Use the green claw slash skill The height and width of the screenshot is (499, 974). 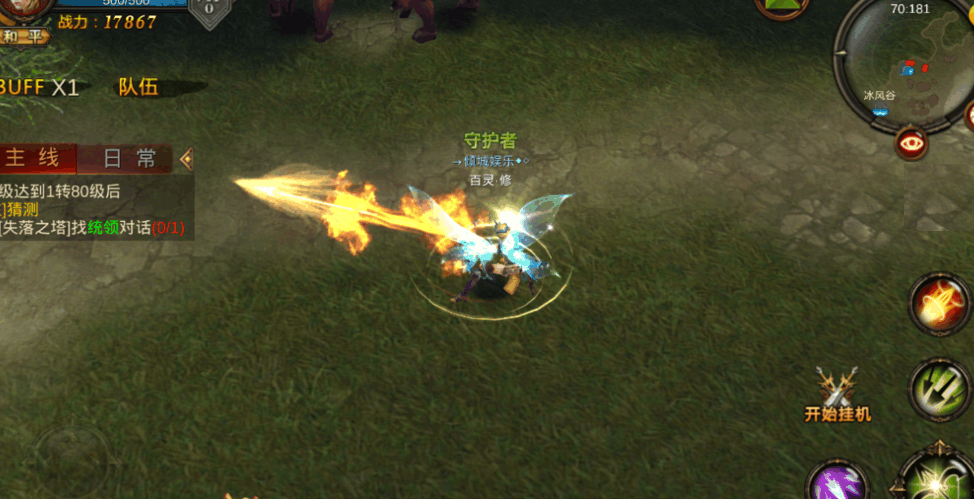click(x=940, y=388)
